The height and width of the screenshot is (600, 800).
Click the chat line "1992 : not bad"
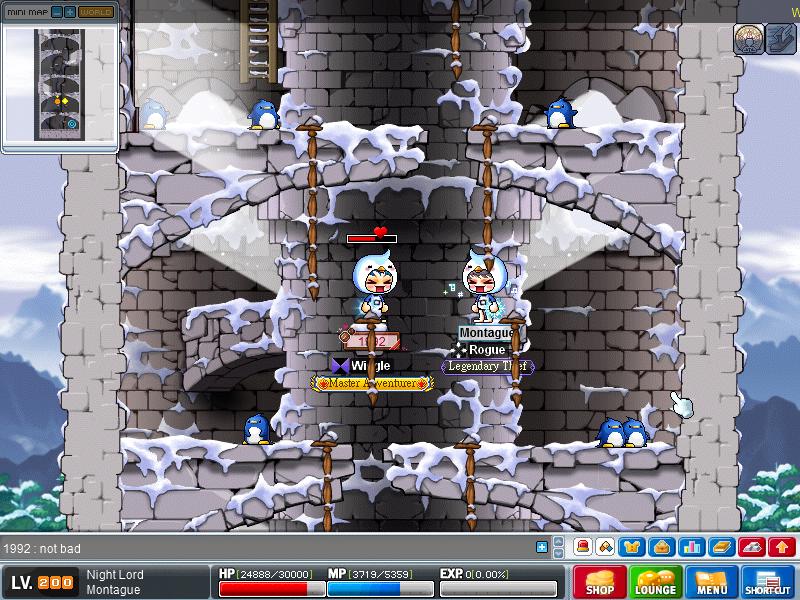(45, 548)
